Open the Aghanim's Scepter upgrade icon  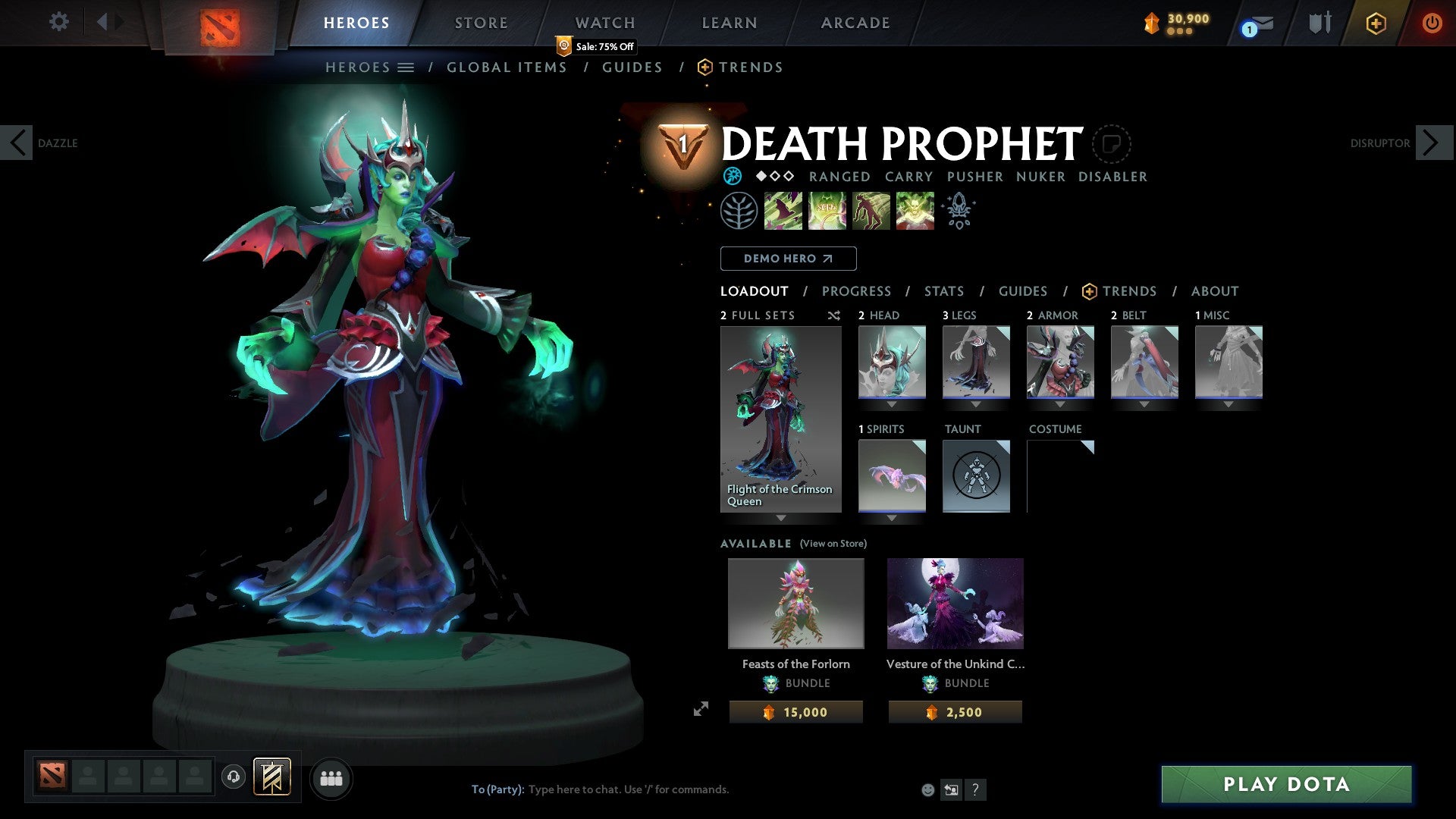tap(959, 210)
